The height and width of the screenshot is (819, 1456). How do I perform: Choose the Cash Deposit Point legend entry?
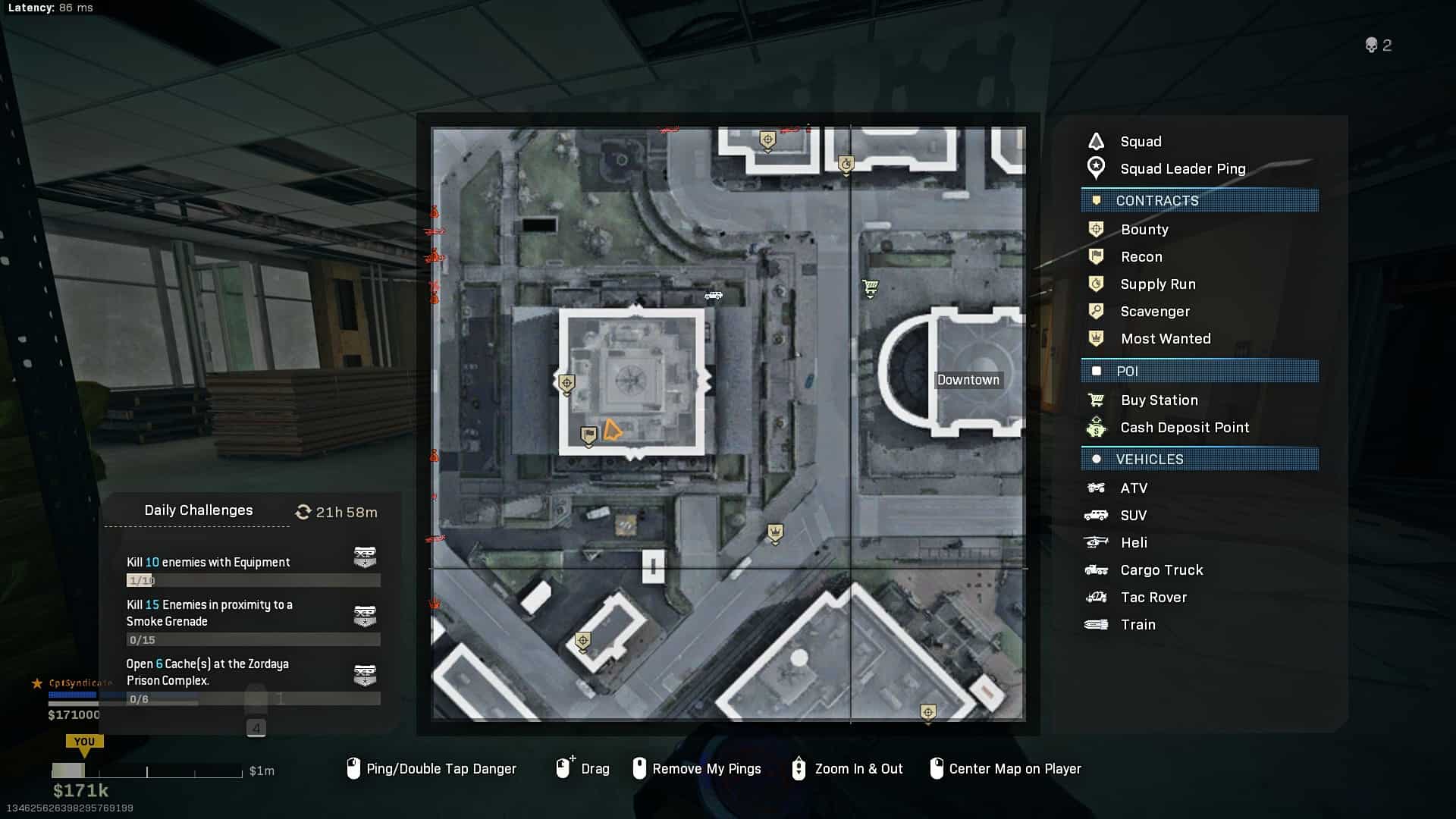1184,428
